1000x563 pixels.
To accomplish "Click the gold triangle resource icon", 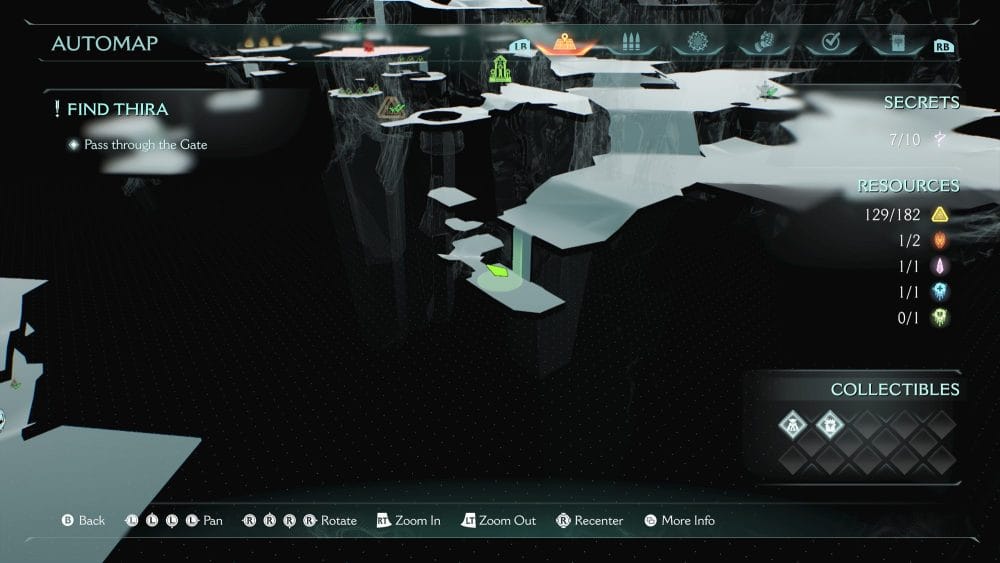I will click(939, 214).
